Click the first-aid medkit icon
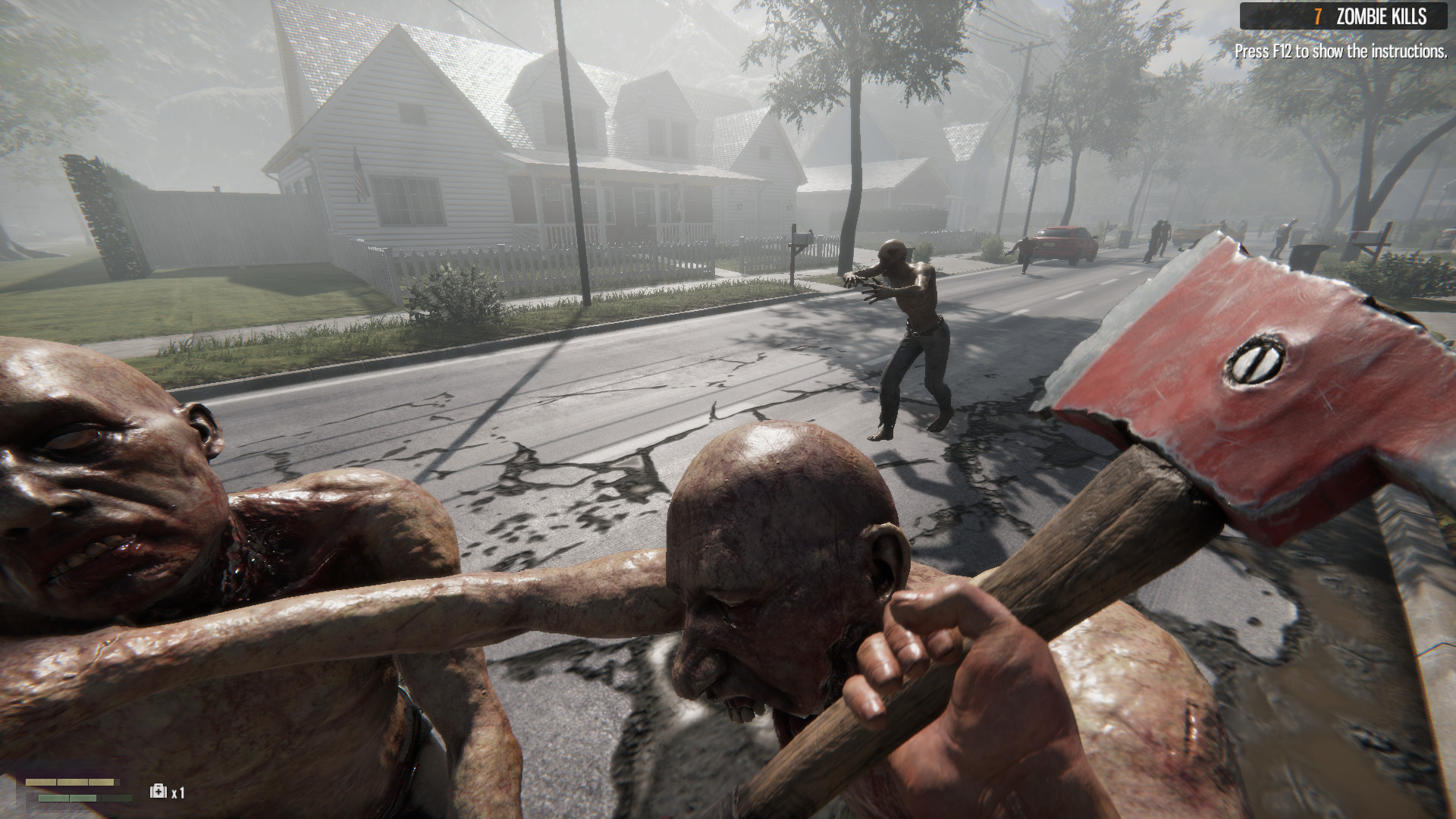1456x819 pixels. (159, 791)
